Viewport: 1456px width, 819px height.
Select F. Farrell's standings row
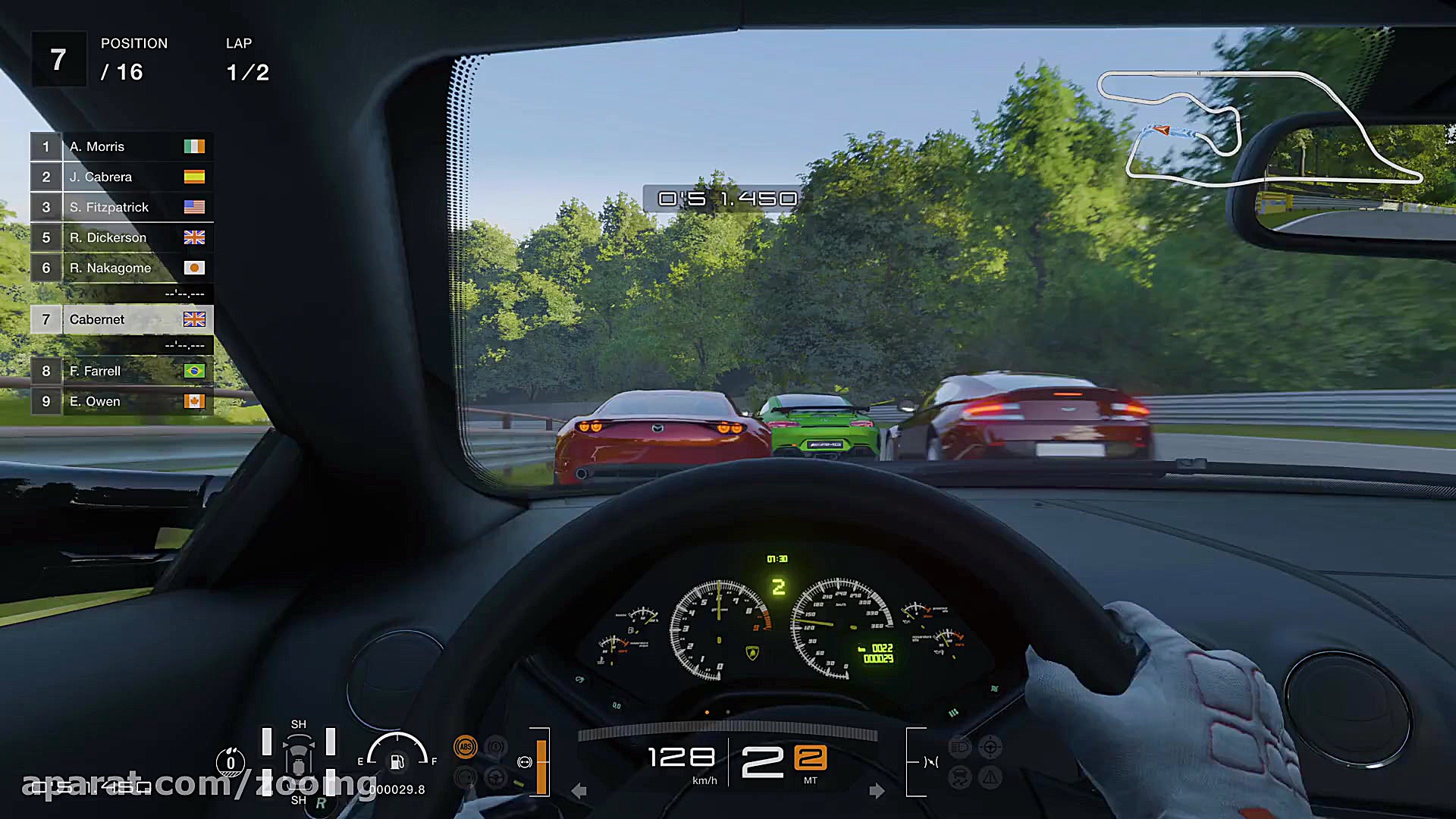pyautogui.click(x=121, y=371)
